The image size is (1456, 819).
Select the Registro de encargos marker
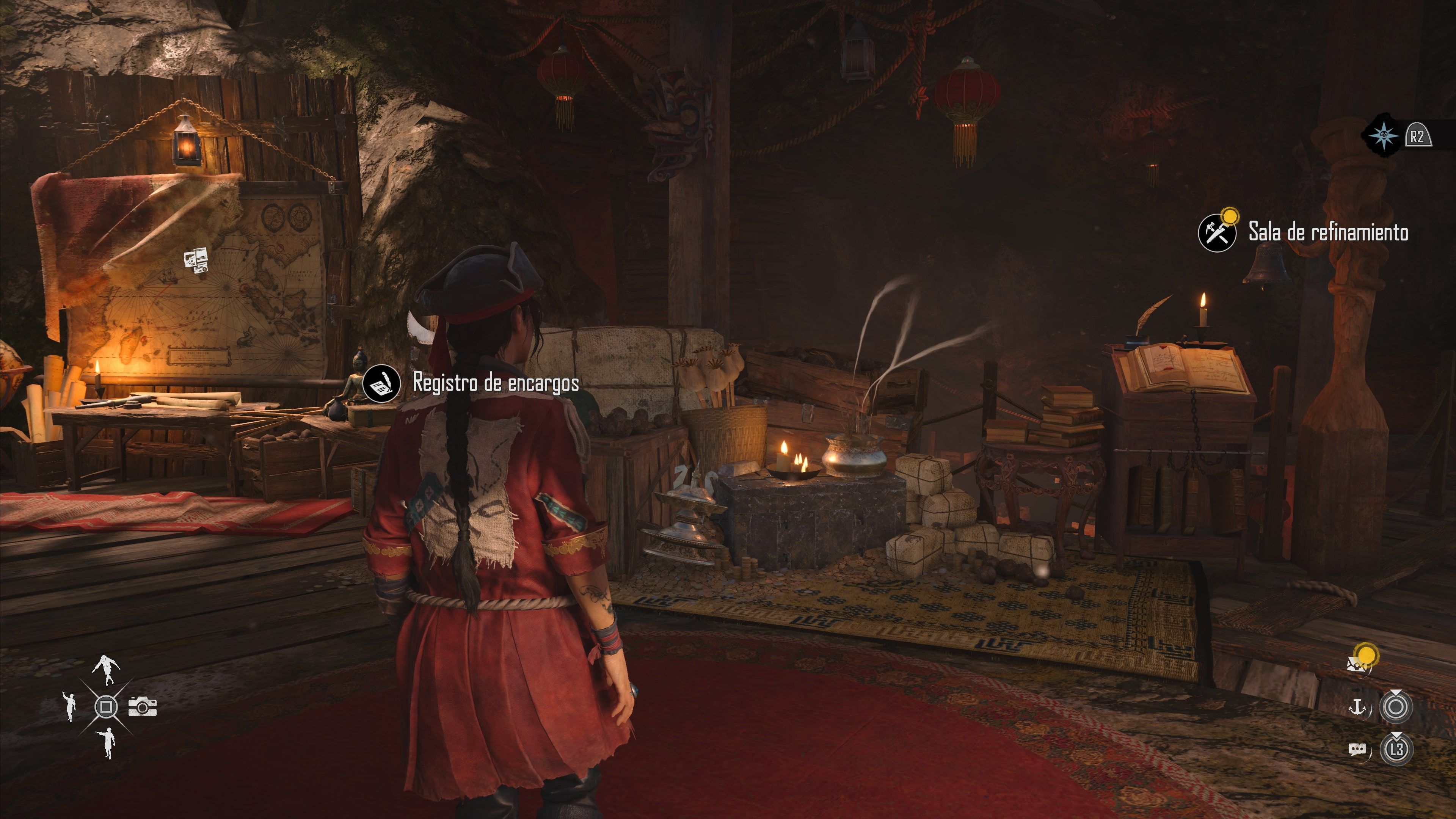pyautogui.click(x=381, y=383)
